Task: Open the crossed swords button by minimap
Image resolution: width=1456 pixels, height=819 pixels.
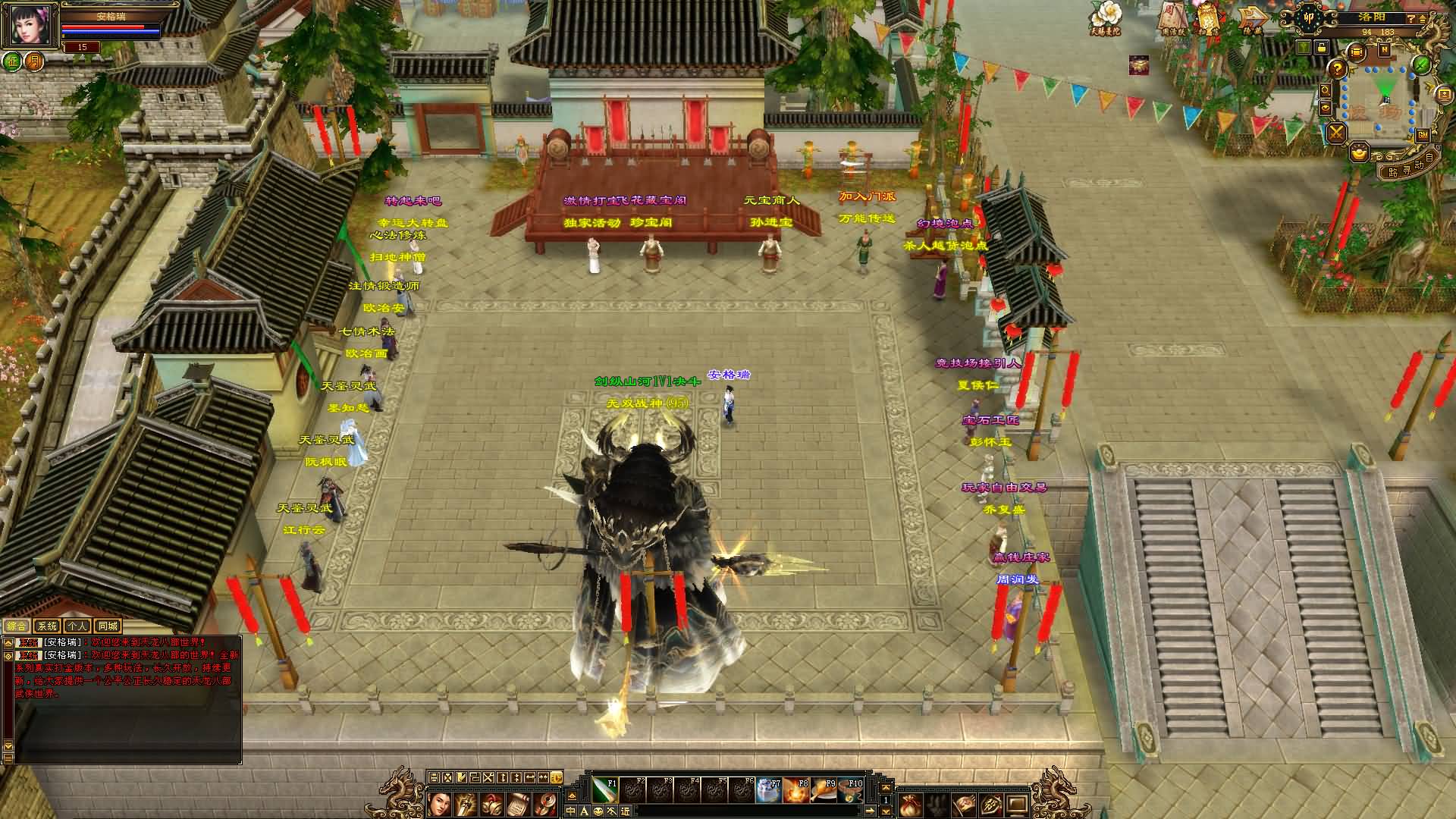Action: pyautogui.click(x=1336, y=133)
